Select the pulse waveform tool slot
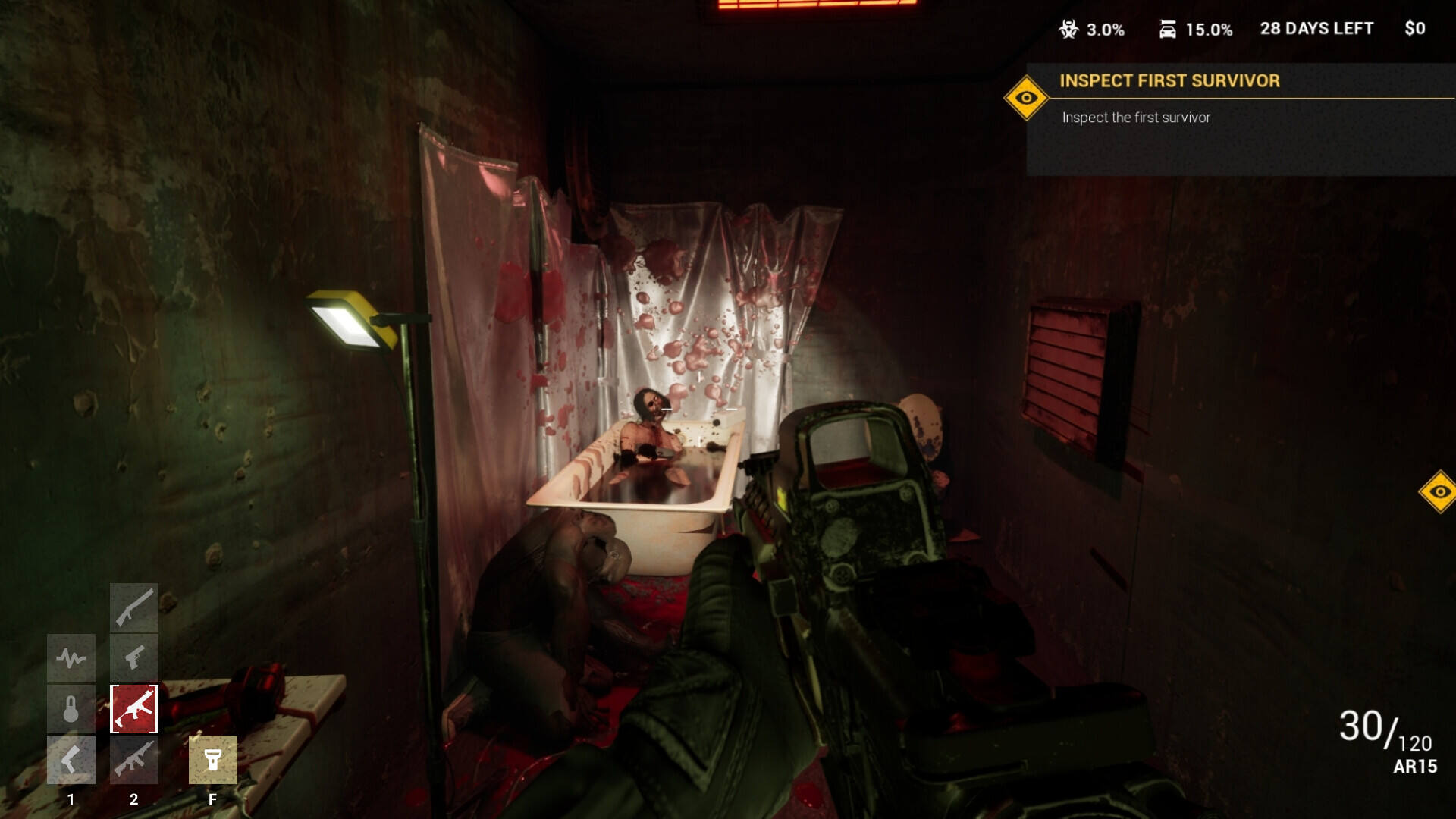The height and width of the screenshot is (819, 1456). tap(71, 657)
